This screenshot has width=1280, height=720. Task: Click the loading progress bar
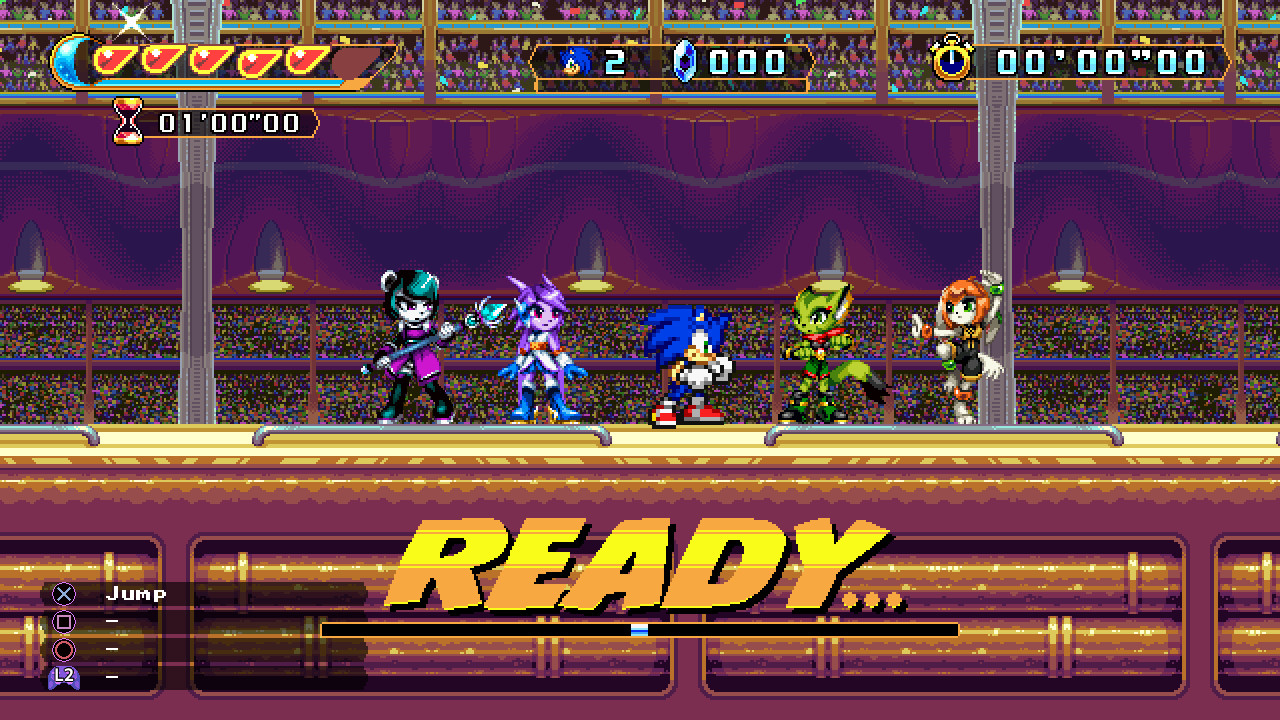tap(640, 628)
